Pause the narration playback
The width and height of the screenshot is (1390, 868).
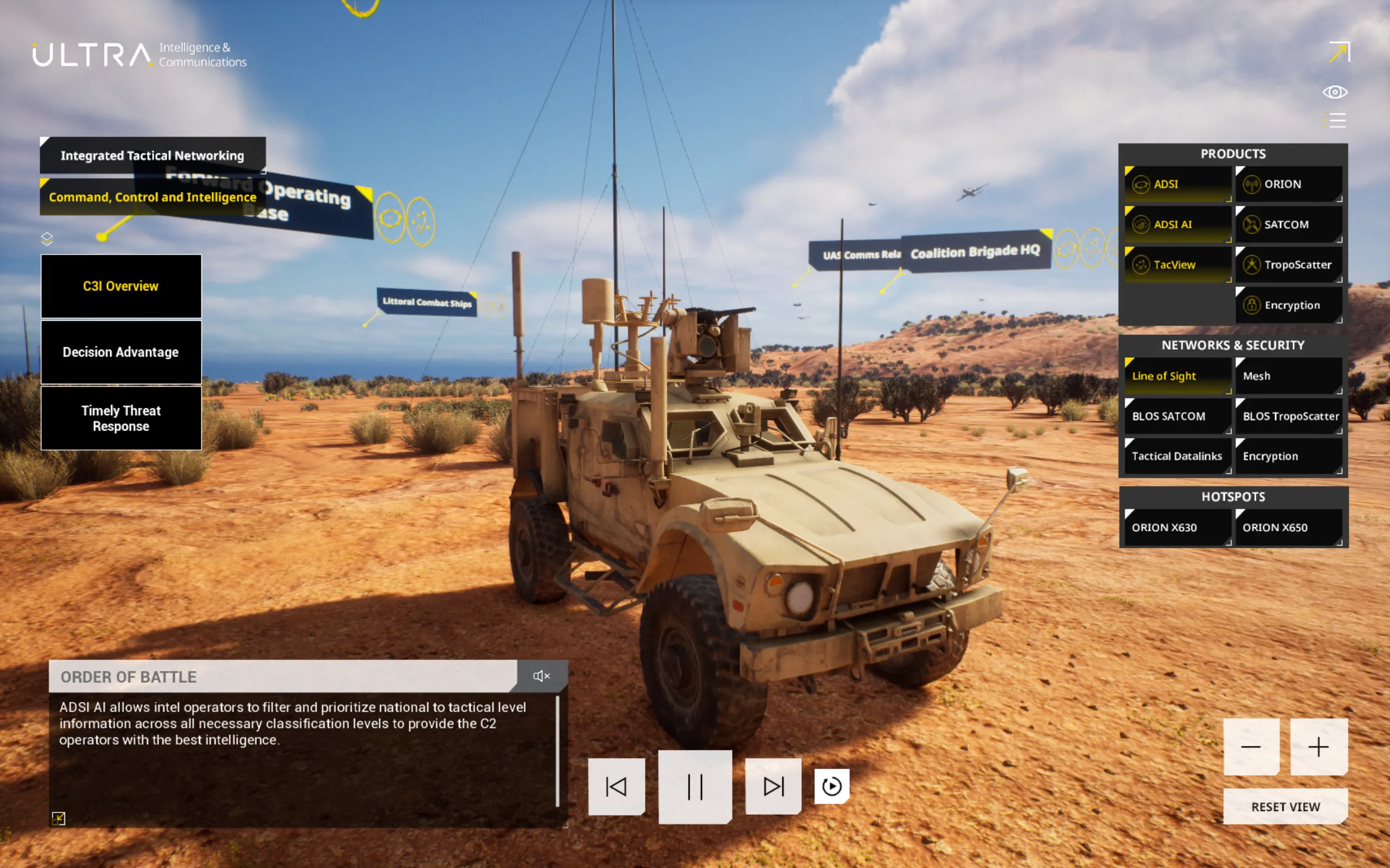click(x=694, y=787)
